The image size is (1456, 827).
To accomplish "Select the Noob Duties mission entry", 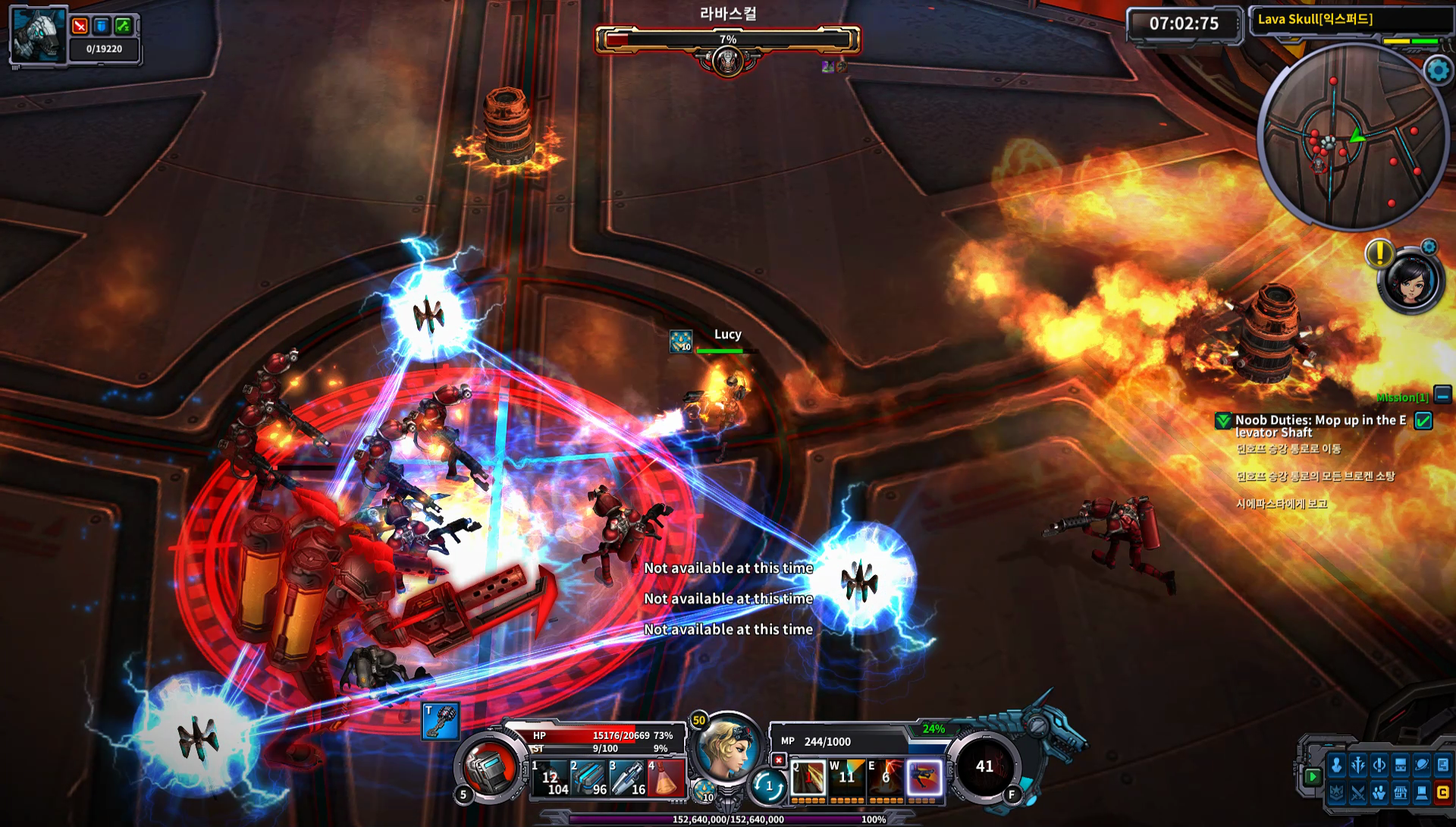I will (x=1320, y=426).
